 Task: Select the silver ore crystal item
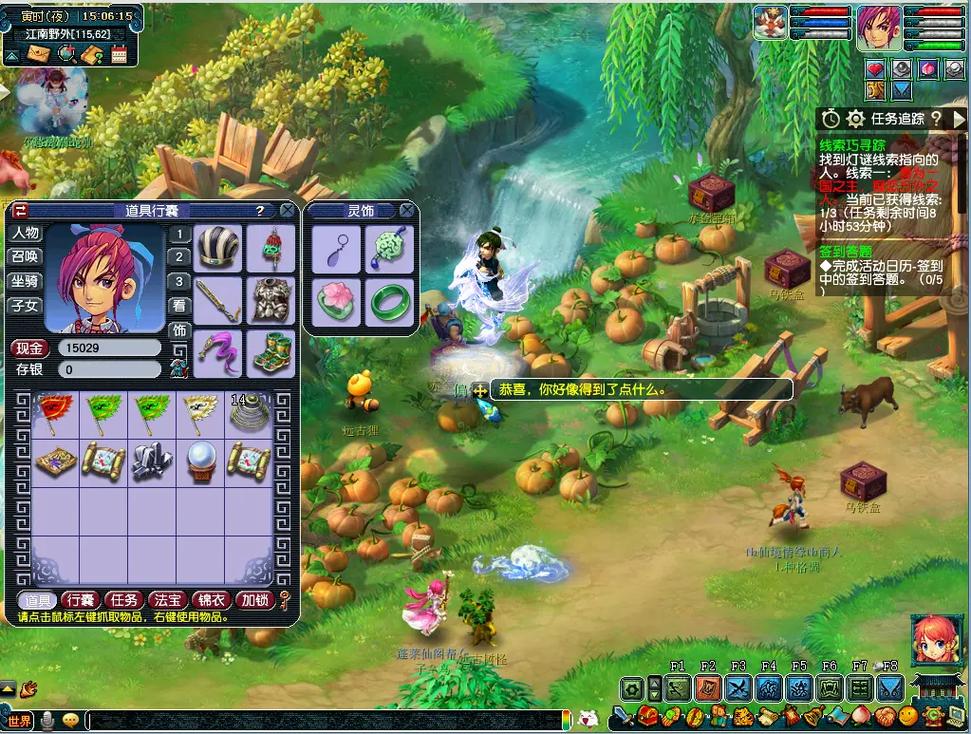[x=152, y=460]
